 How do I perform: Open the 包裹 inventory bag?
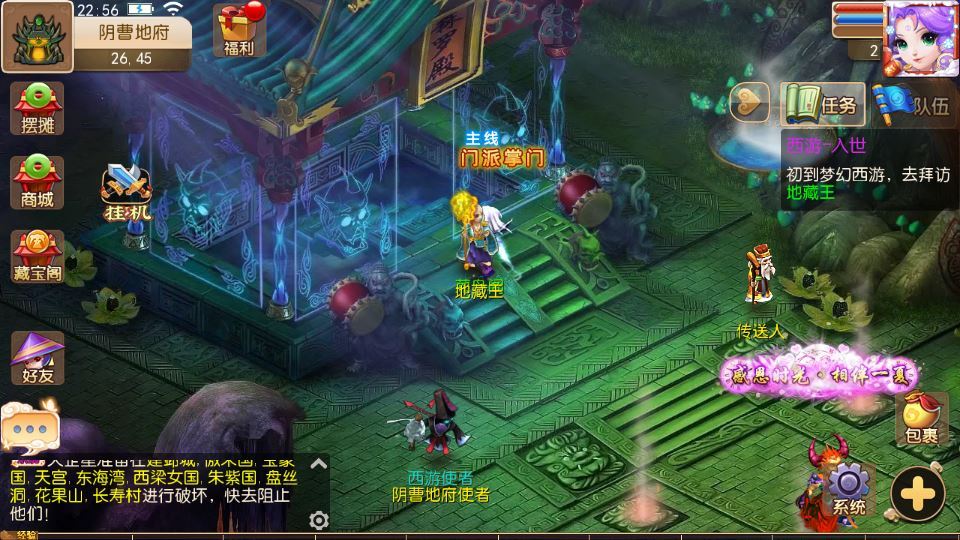[x=920, y=417]
